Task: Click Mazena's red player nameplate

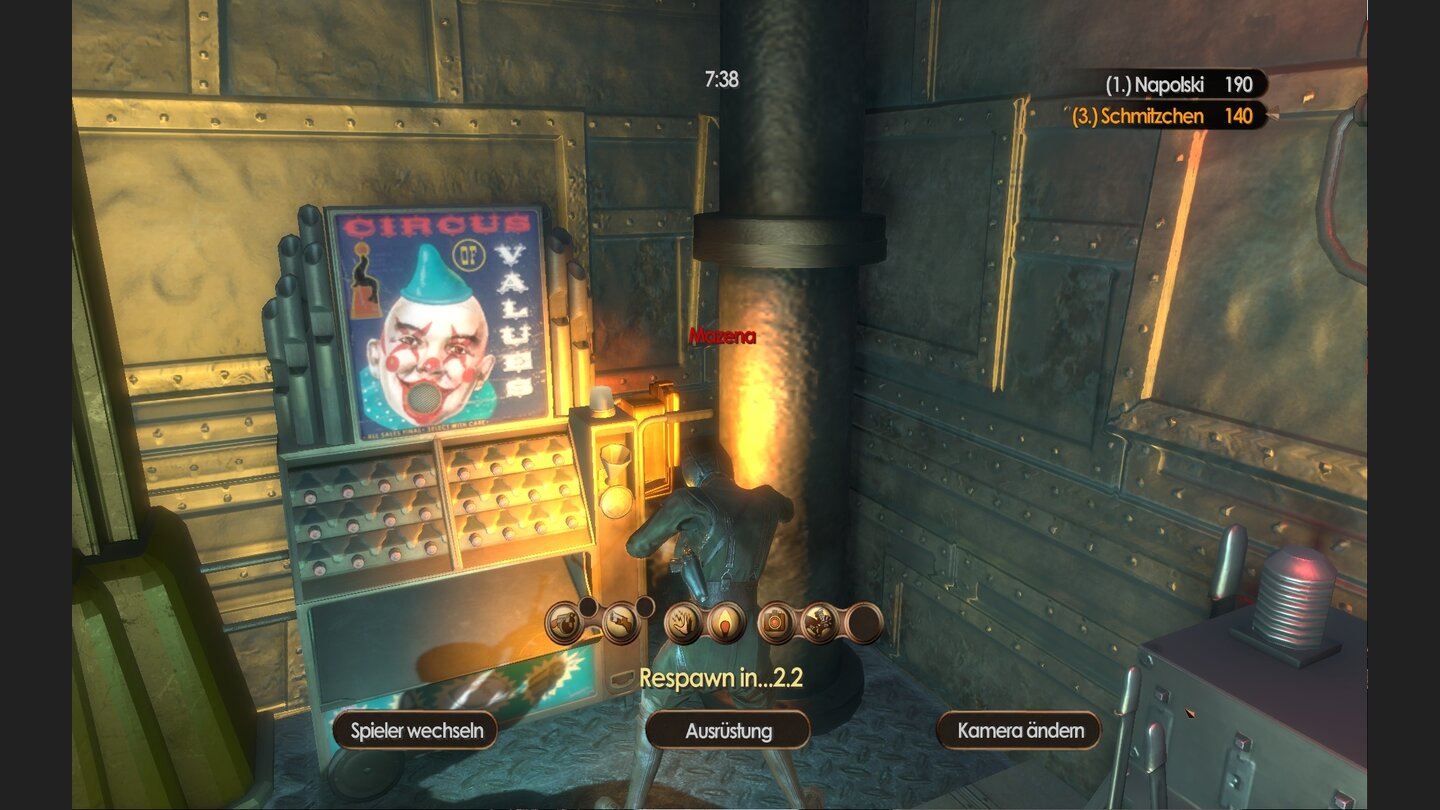Action: 722,337
